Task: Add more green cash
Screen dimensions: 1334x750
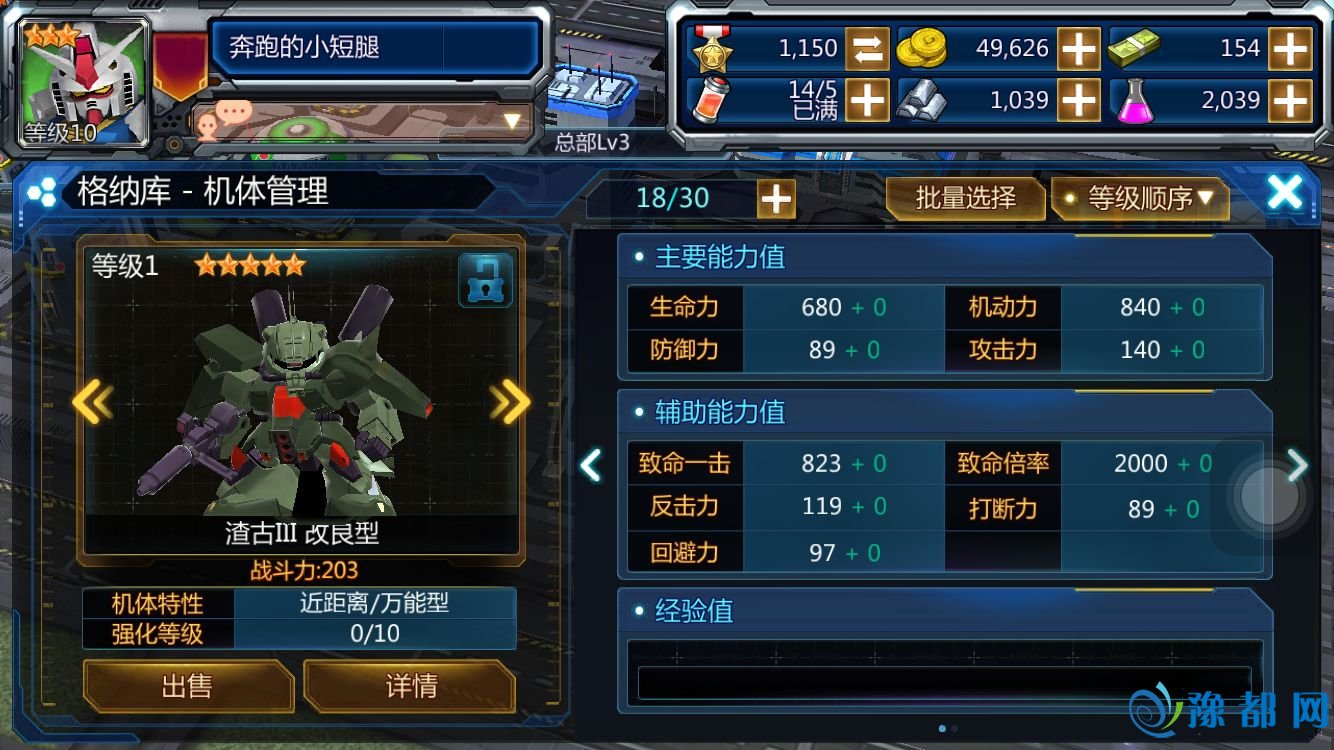Action: pos(1290,48)
